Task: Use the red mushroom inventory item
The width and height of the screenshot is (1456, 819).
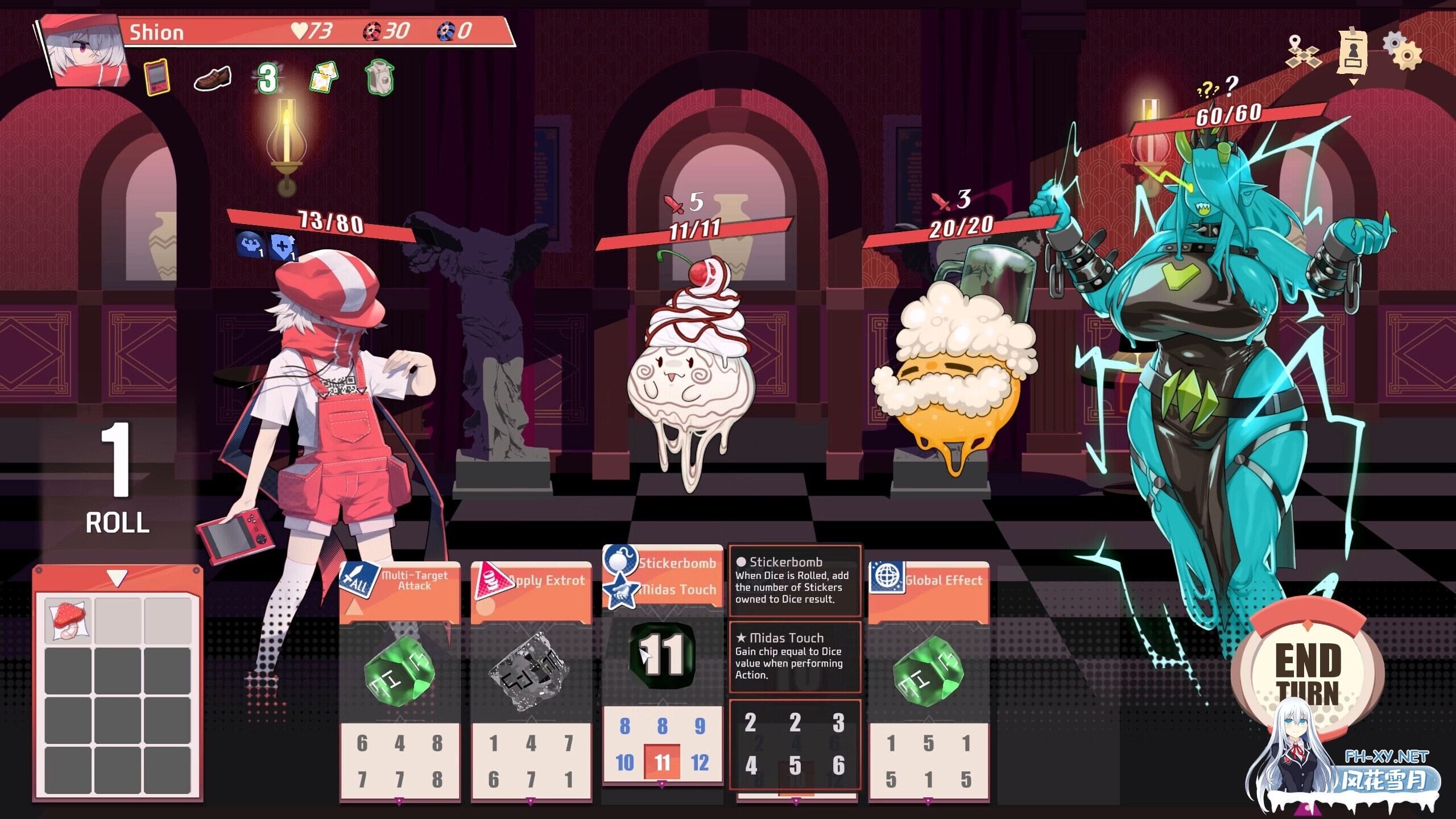Action: [x=68, y=621]
